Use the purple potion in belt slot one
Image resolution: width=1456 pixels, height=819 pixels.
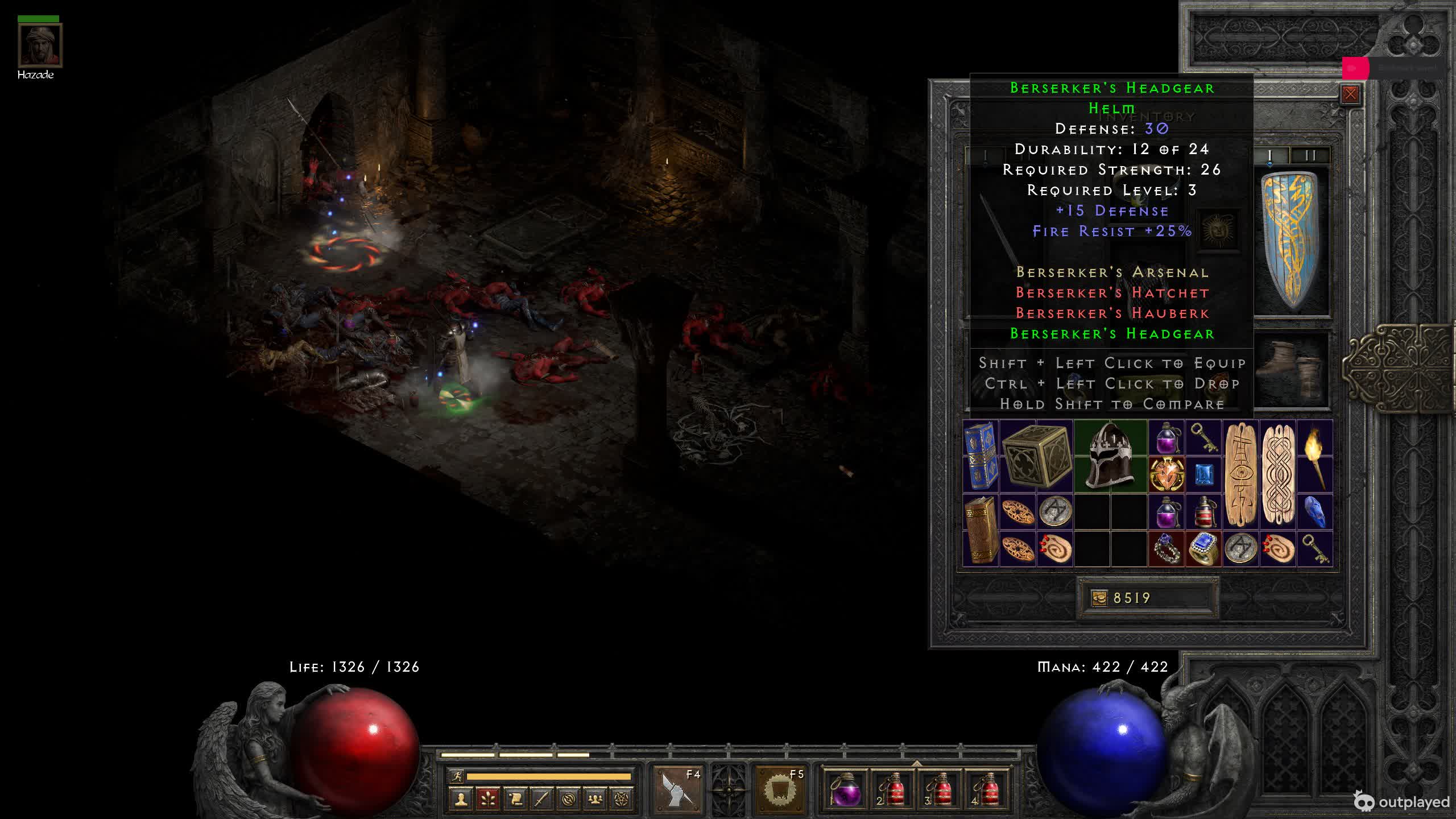[x=845, y=789]
